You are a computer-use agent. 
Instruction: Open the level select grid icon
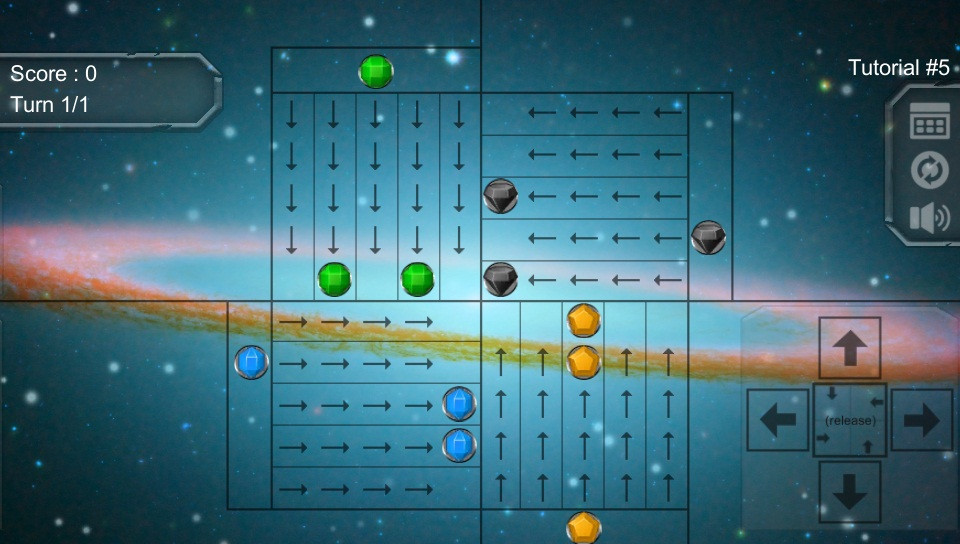coord(929,122)
